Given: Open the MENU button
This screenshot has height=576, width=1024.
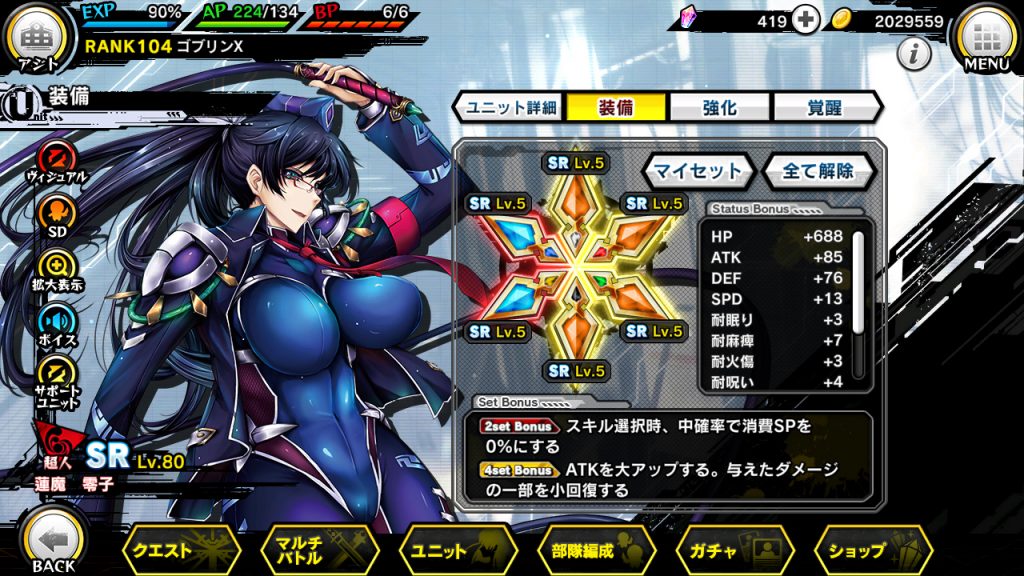Looking at the screenshot, I should tap(985, 38).
